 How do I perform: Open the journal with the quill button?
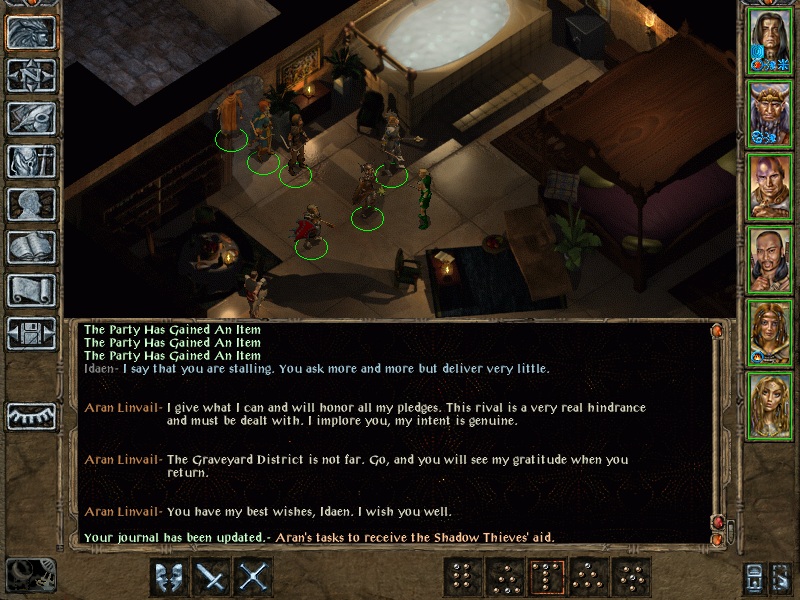[31, 118]
